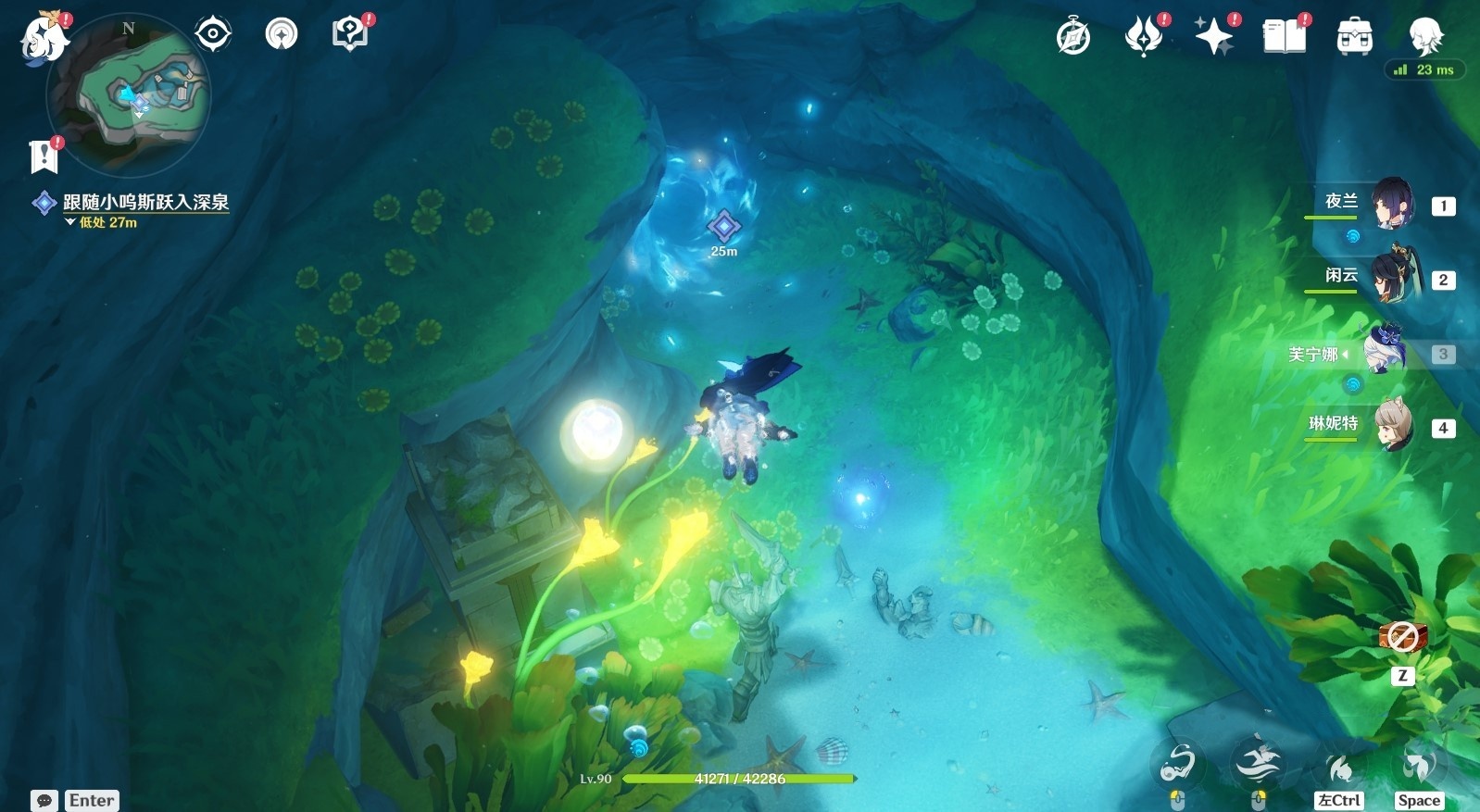Open the events star icon
The height and width of the screenshot is (812, 1480).
point(1143,37)
